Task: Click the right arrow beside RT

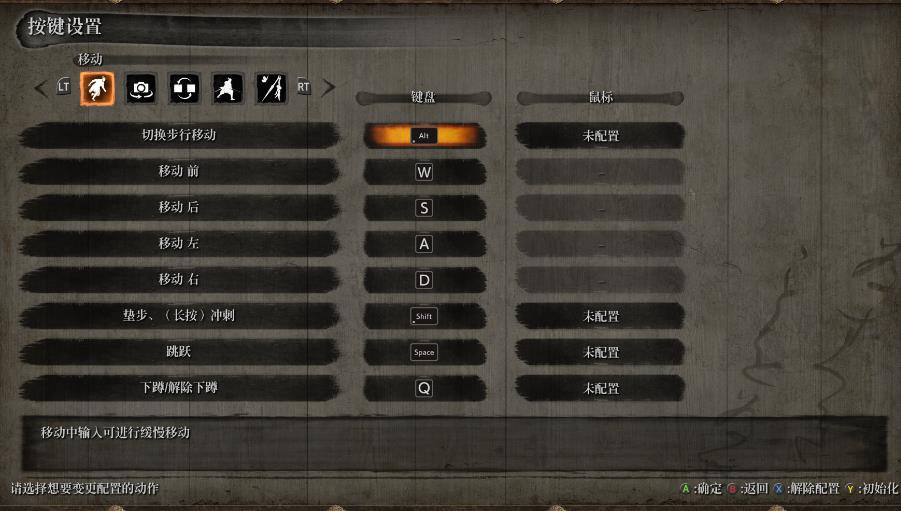Action: click(328, 88)
